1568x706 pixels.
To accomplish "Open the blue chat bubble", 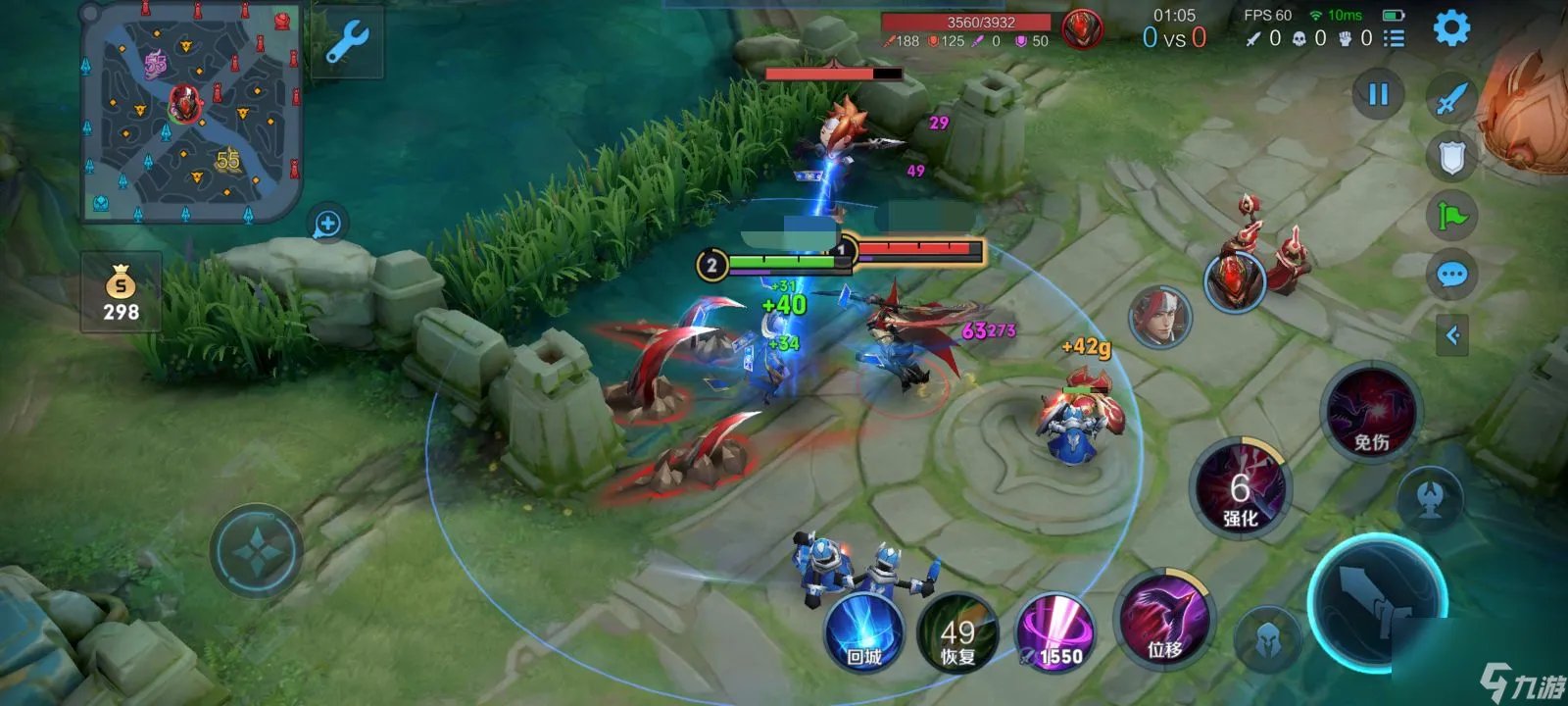I will [1451, 276].
